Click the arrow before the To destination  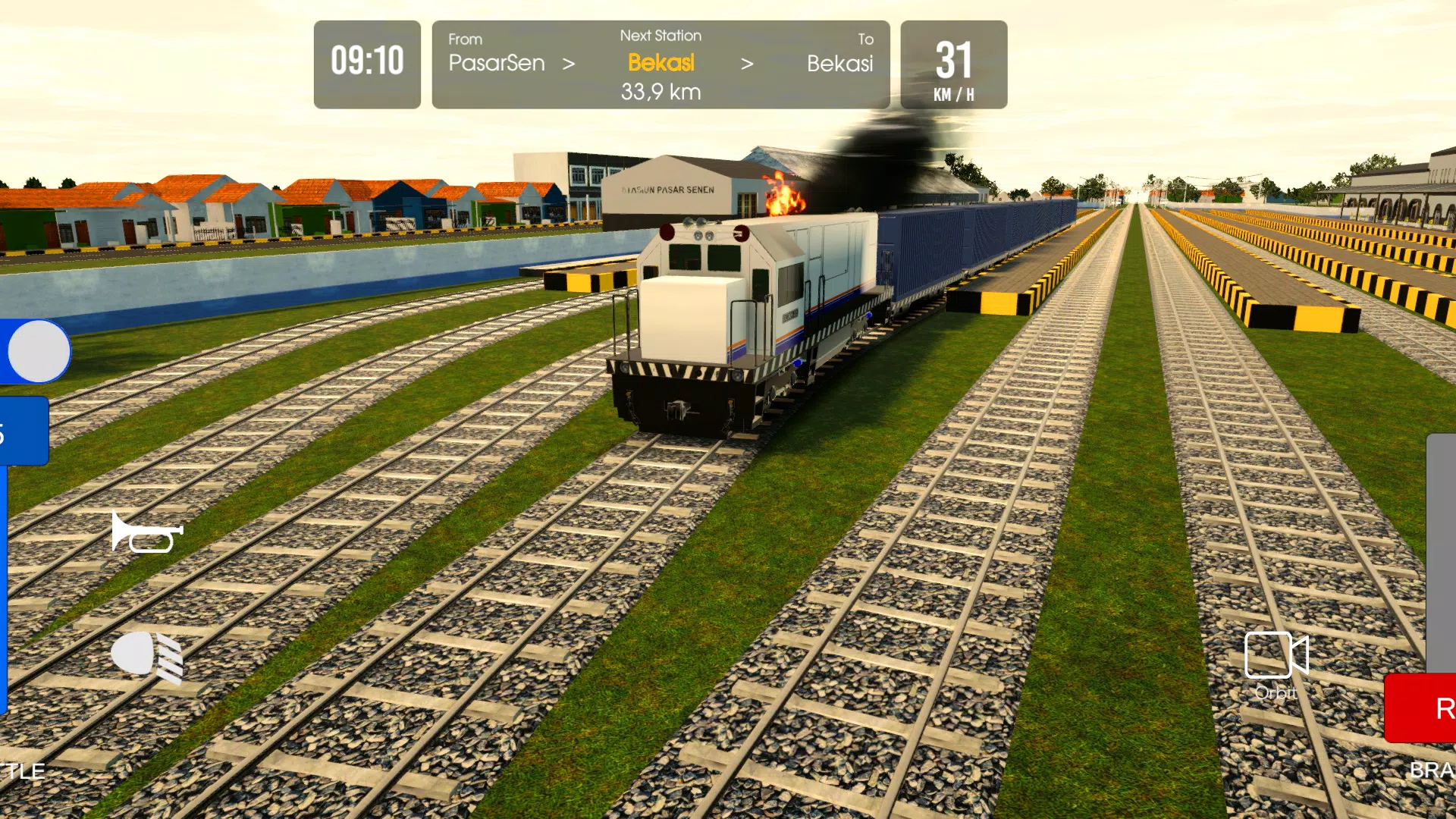pos(748,64)
